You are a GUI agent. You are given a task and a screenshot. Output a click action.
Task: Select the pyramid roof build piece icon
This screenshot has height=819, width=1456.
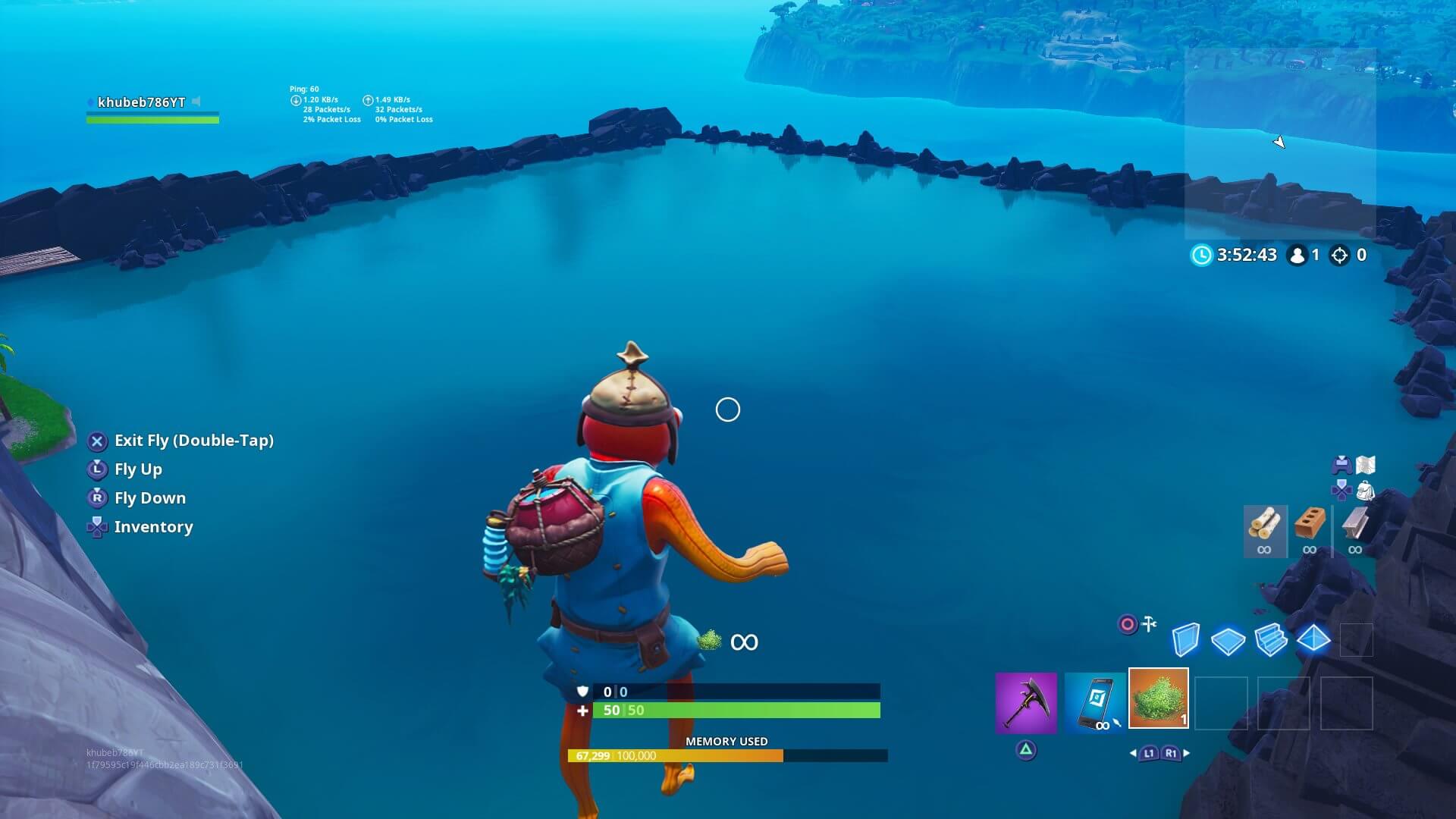point(1313,639)
